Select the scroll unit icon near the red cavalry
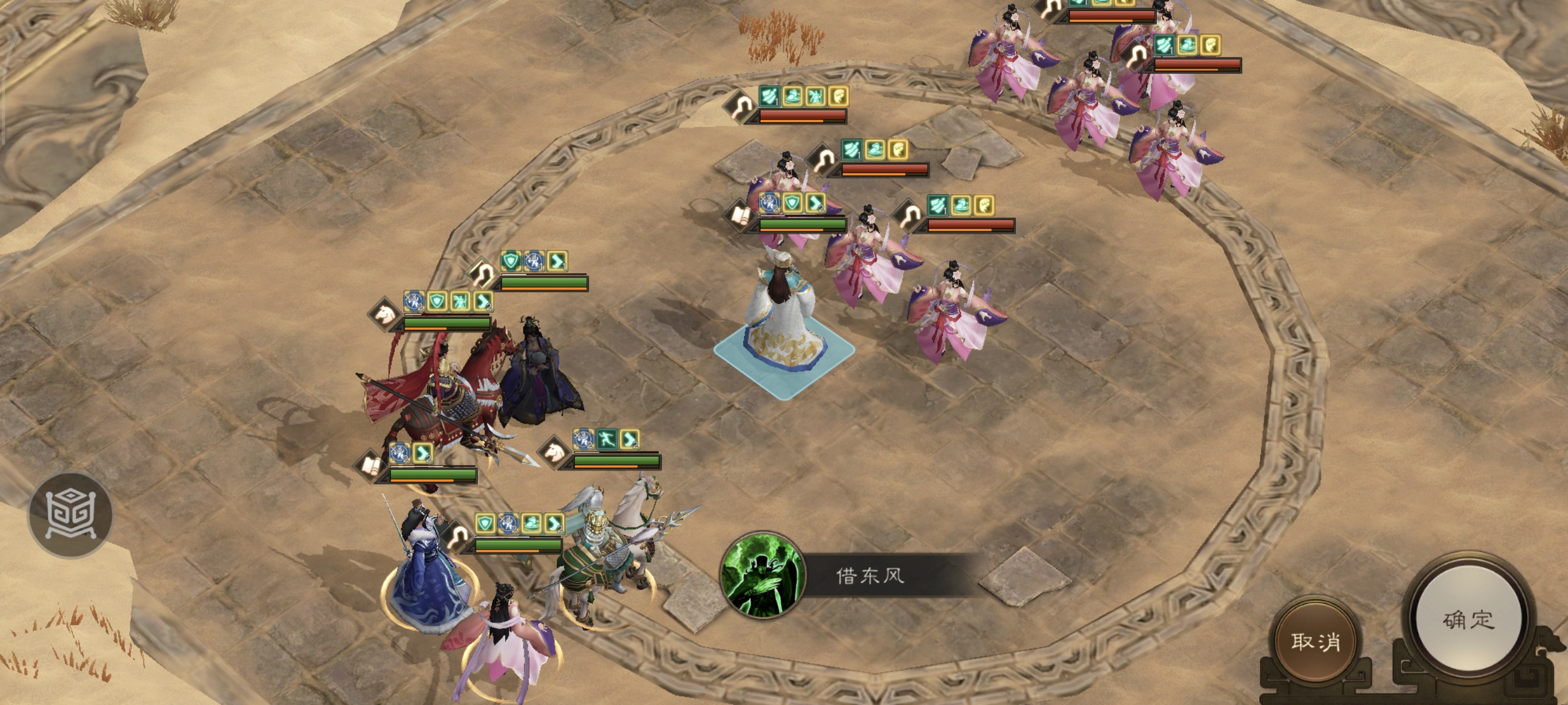This screenshot has height=705, width=1568. tap(372, 468)
